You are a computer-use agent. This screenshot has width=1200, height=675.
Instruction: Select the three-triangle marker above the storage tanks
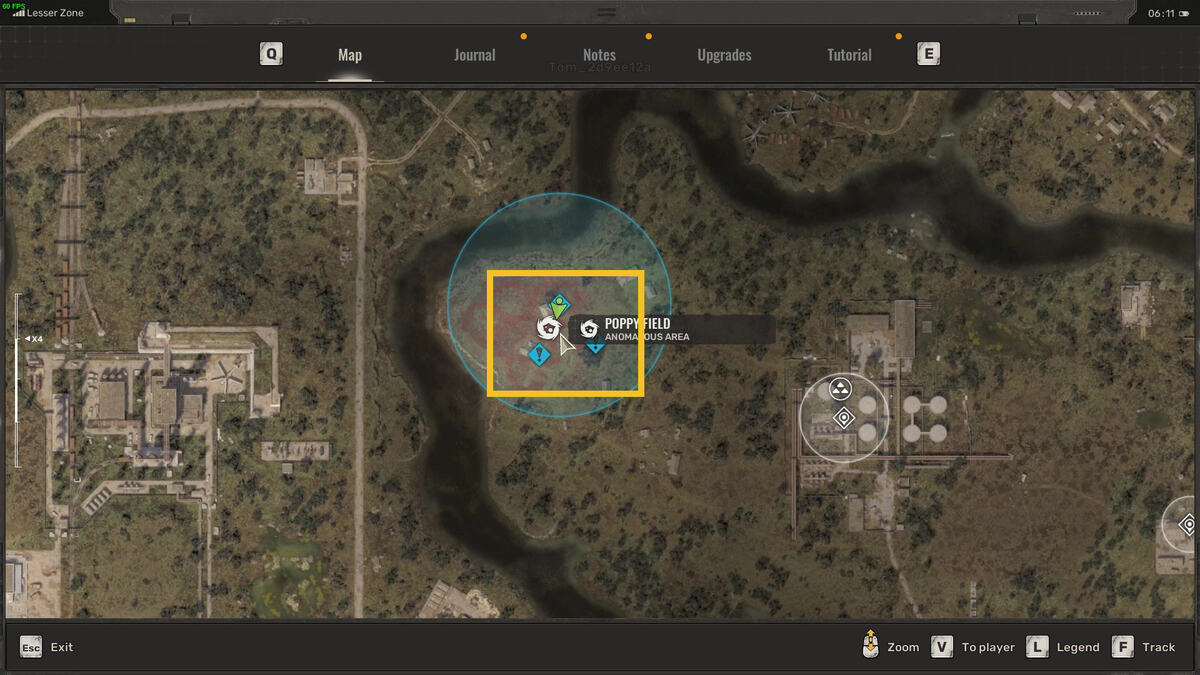point(840,388)
